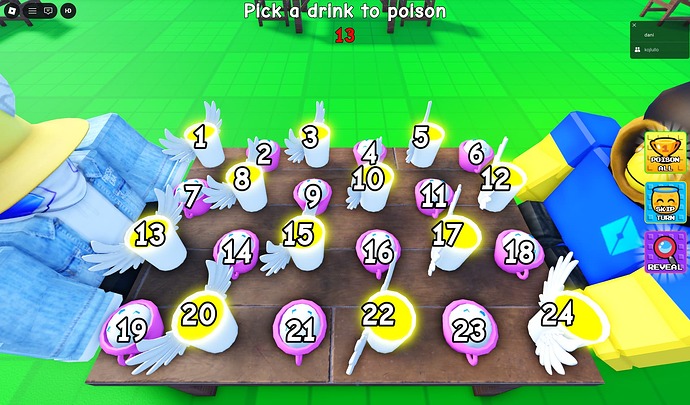This screenshot has height=405, width=690.
Task: Open the Roblox logo menu
Action: coord(13,10)
